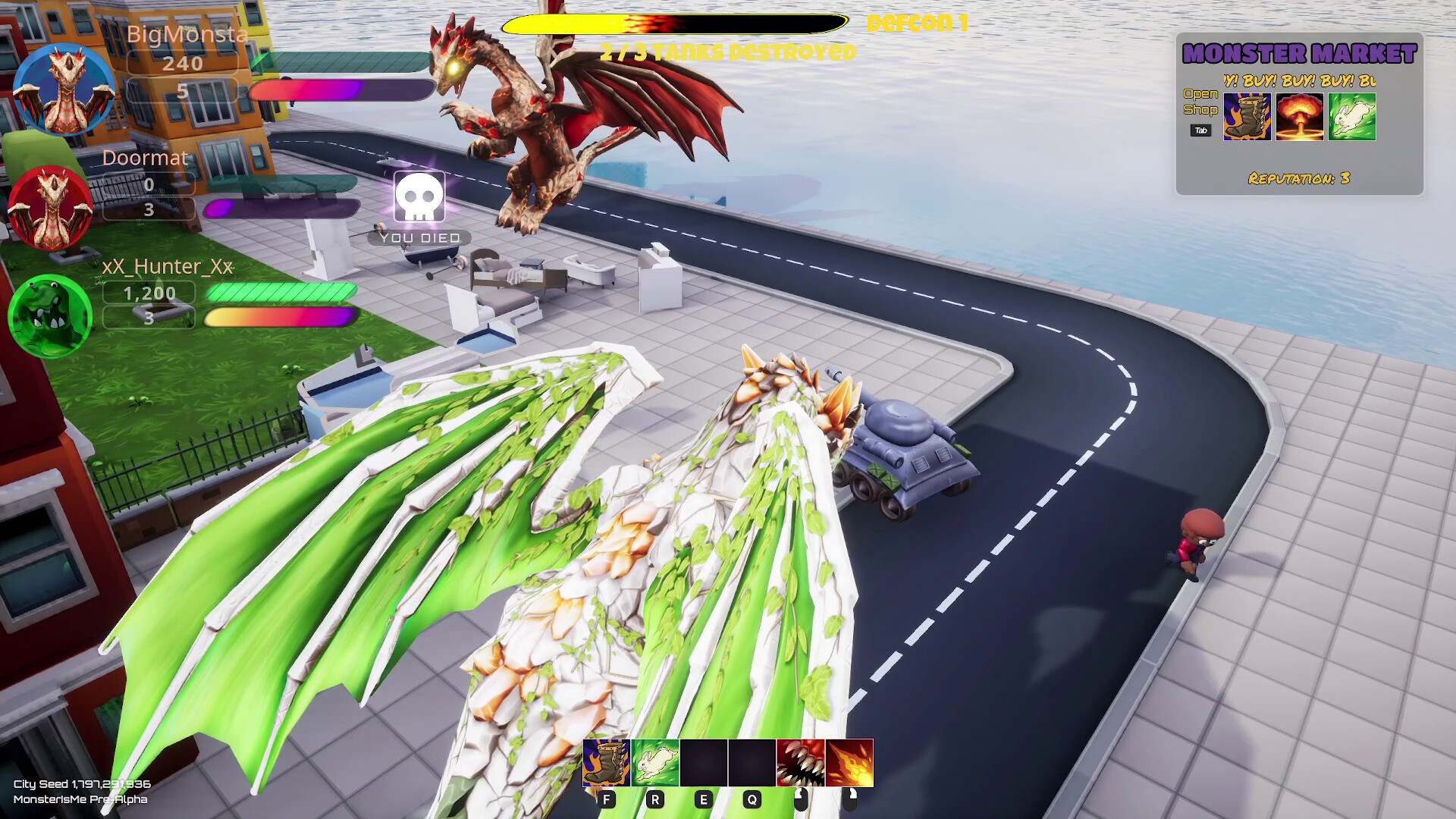Expand the Monster Market shop panel
The width and height of the screenshot is (1456, 819).
(x=1202, y=102)
